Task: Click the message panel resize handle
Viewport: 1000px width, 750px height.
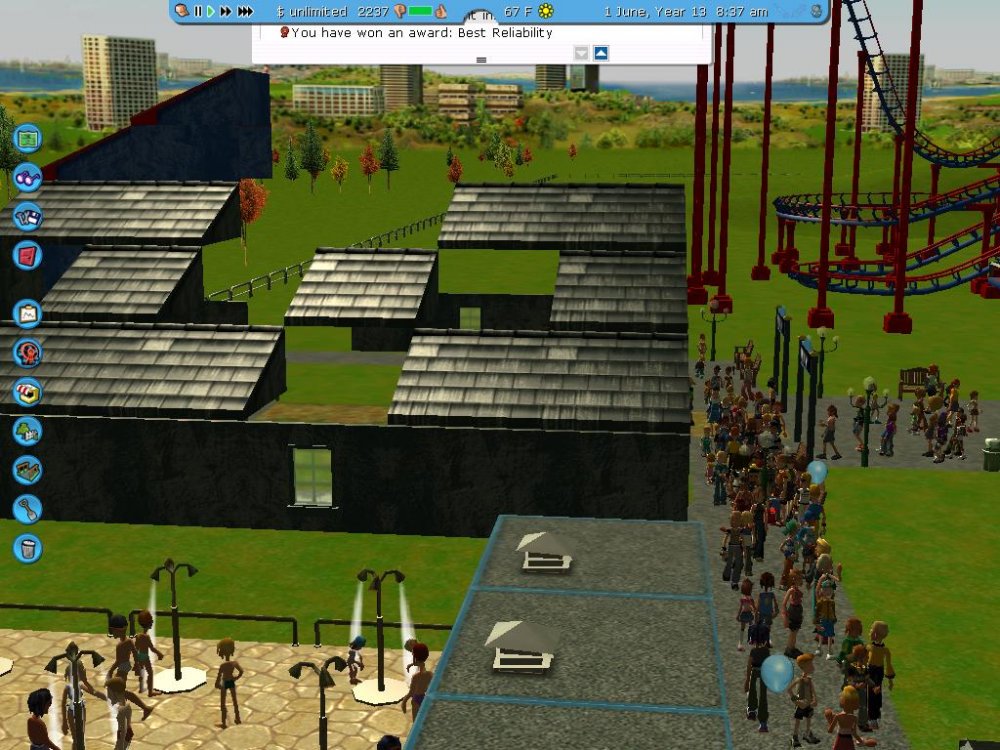Action: pyautogui.click(x=481, y=60)
